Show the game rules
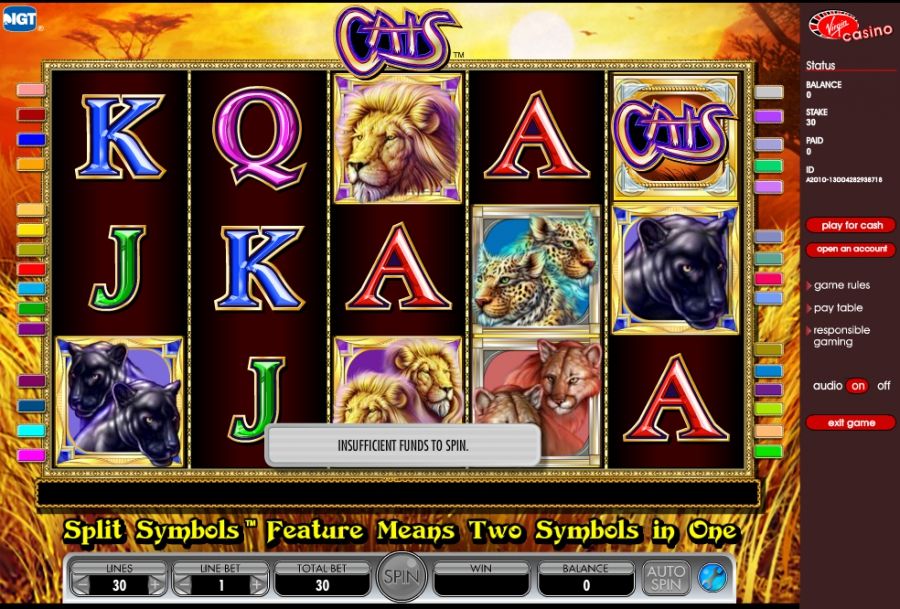Screen dimensions: 900x609 (841, 285)
